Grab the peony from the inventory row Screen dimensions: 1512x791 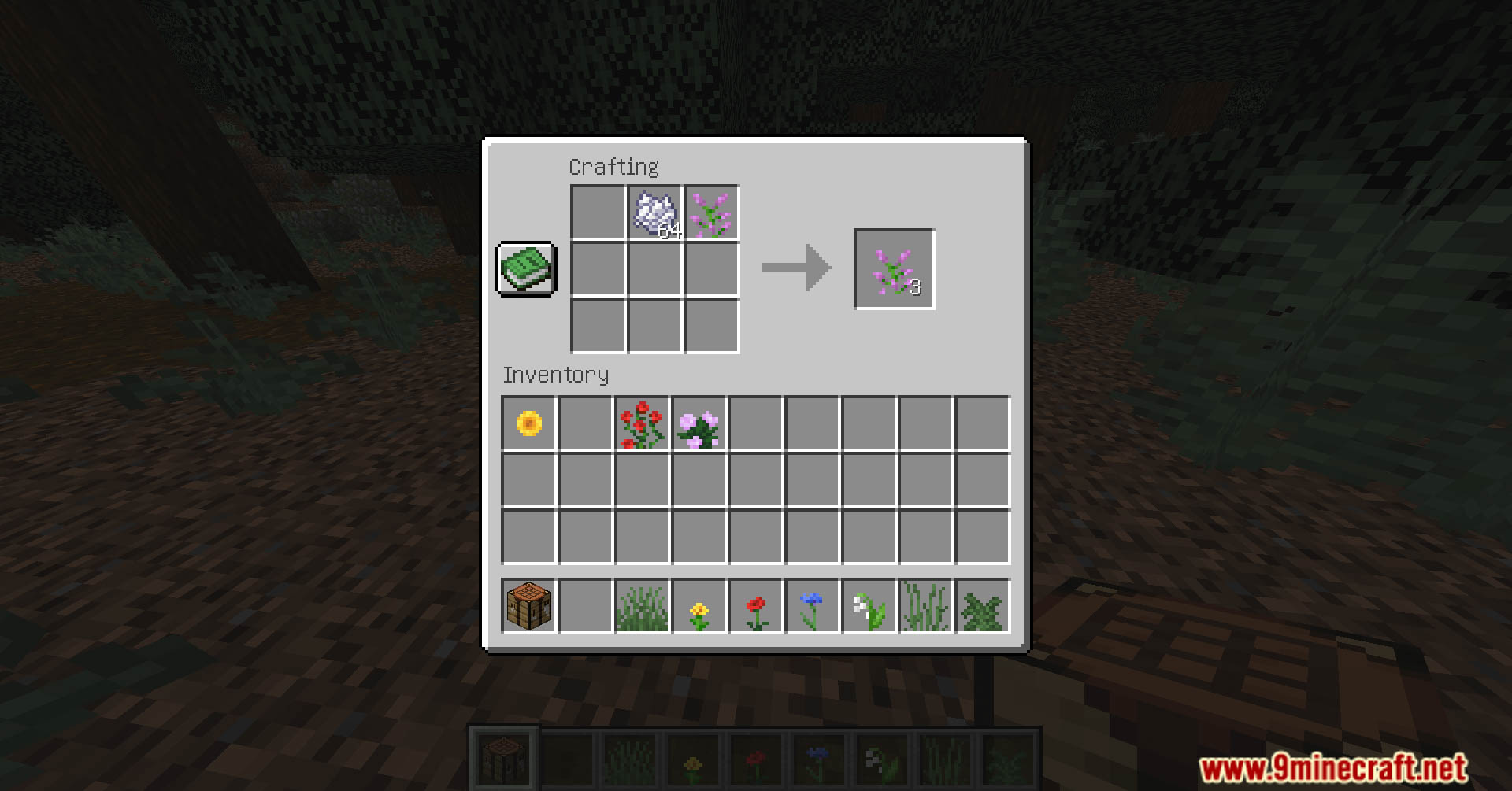pyautogui.click(x=699, y=423)
